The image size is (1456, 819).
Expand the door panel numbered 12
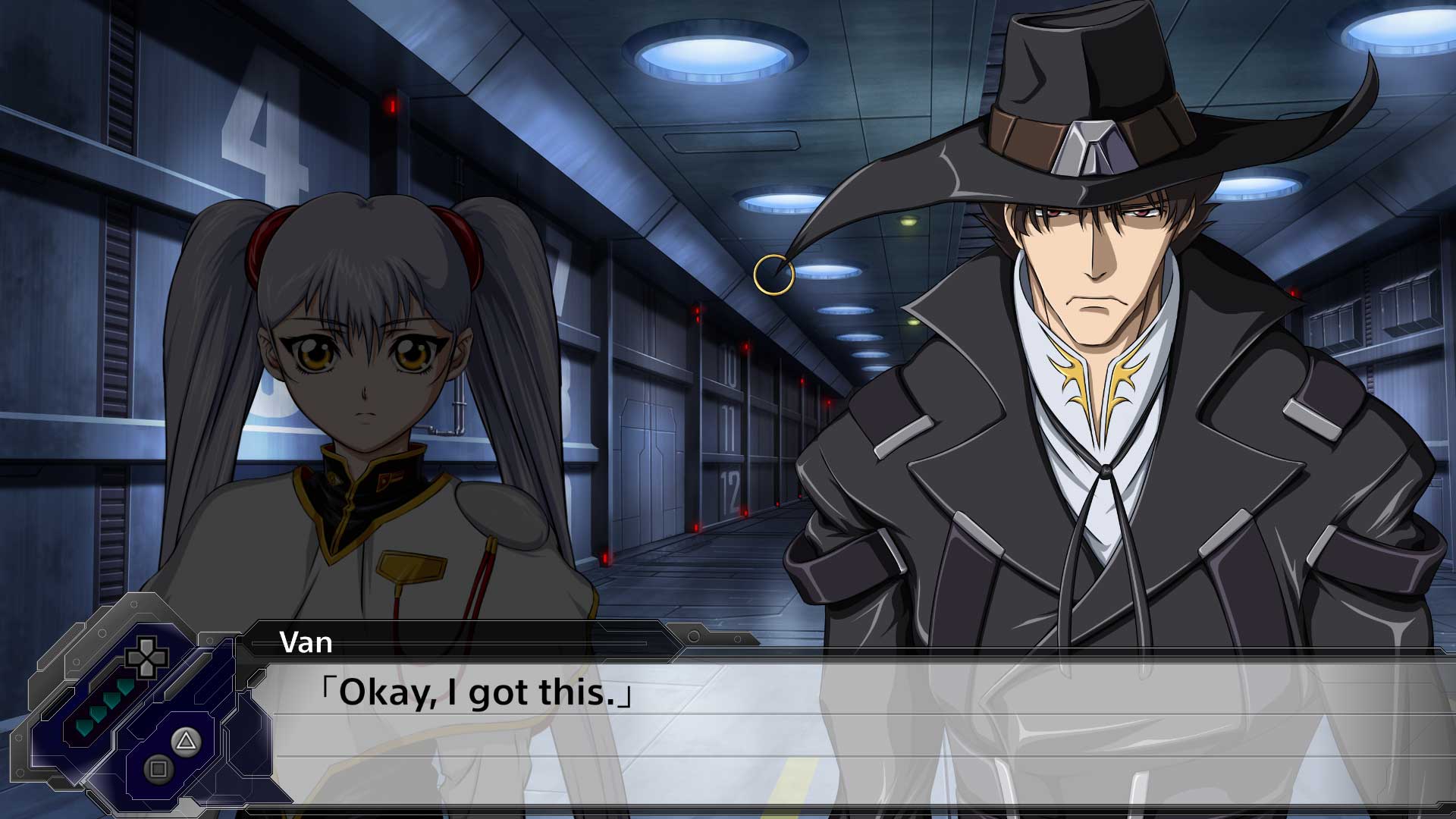point(730,489)
